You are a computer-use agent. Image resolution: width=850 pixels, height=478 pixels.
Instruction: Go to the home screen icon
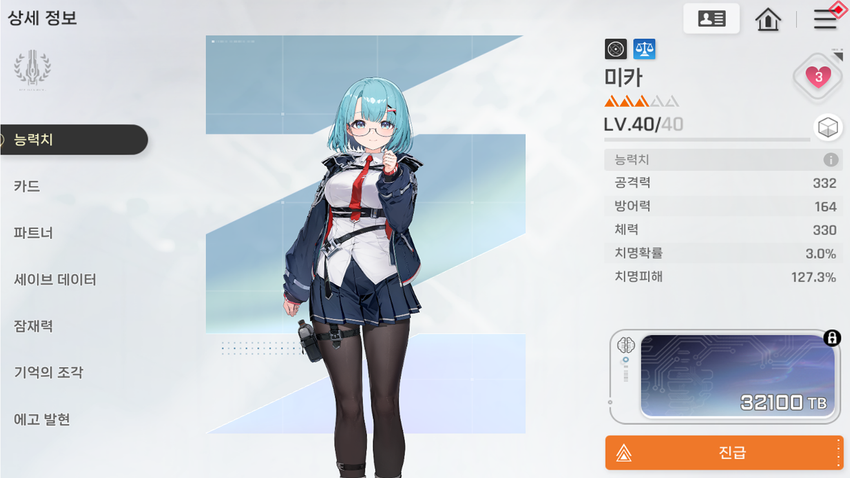point(768,19)
